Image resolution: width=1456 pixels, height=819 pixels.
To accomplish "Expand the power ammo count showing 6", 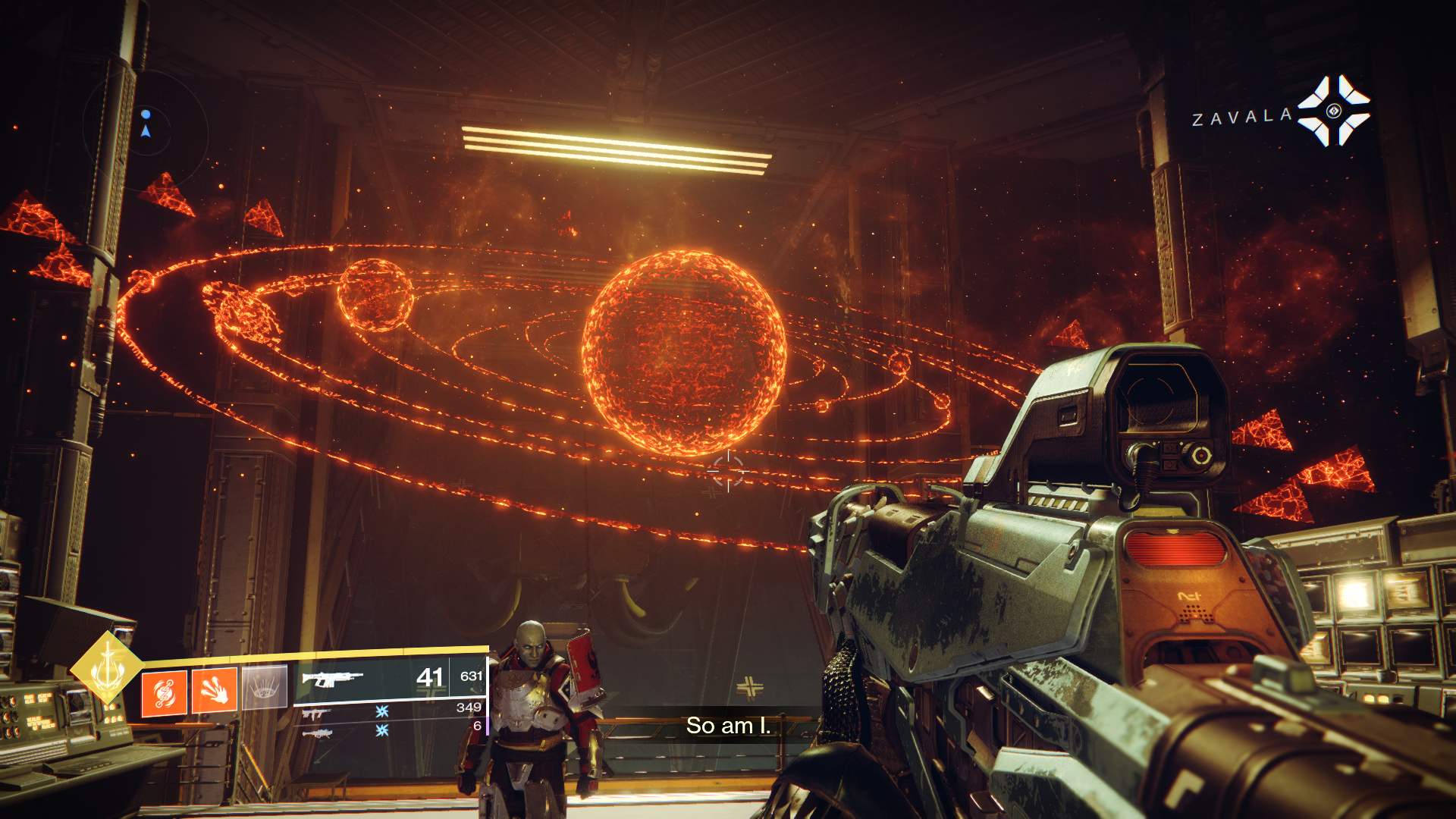I will click(x=476, y=726).
